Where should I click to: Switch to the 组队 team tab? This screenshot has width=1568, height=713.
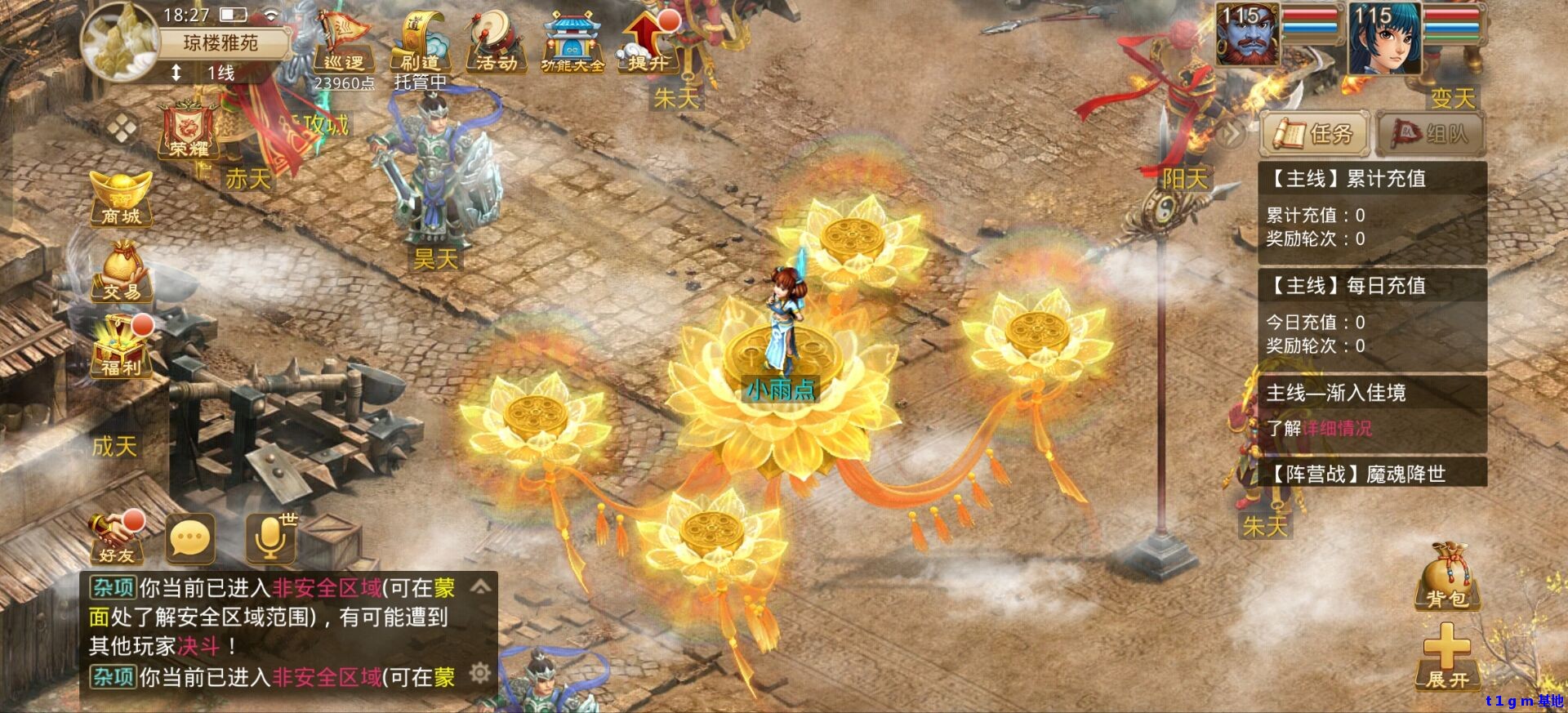[x=1430, y=133]
